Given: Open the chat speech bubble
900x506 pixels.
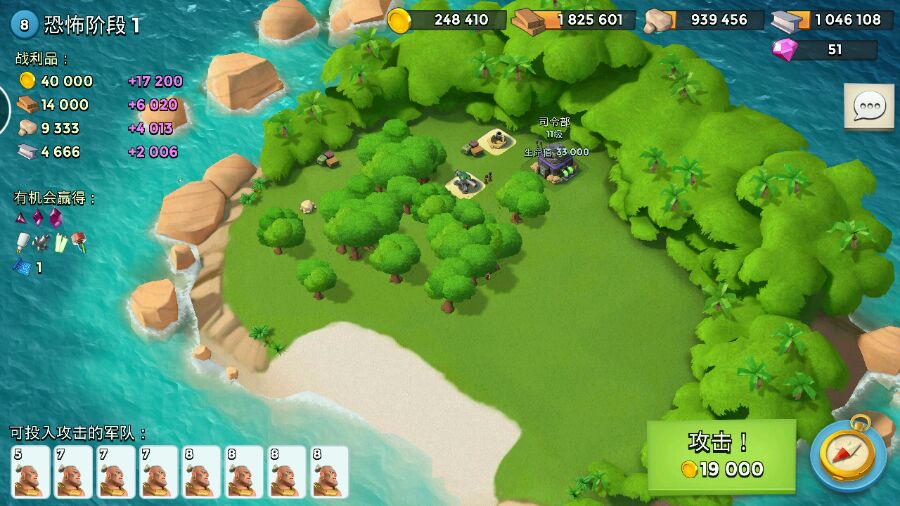Looking at the screenshot, I should [868, 106].
